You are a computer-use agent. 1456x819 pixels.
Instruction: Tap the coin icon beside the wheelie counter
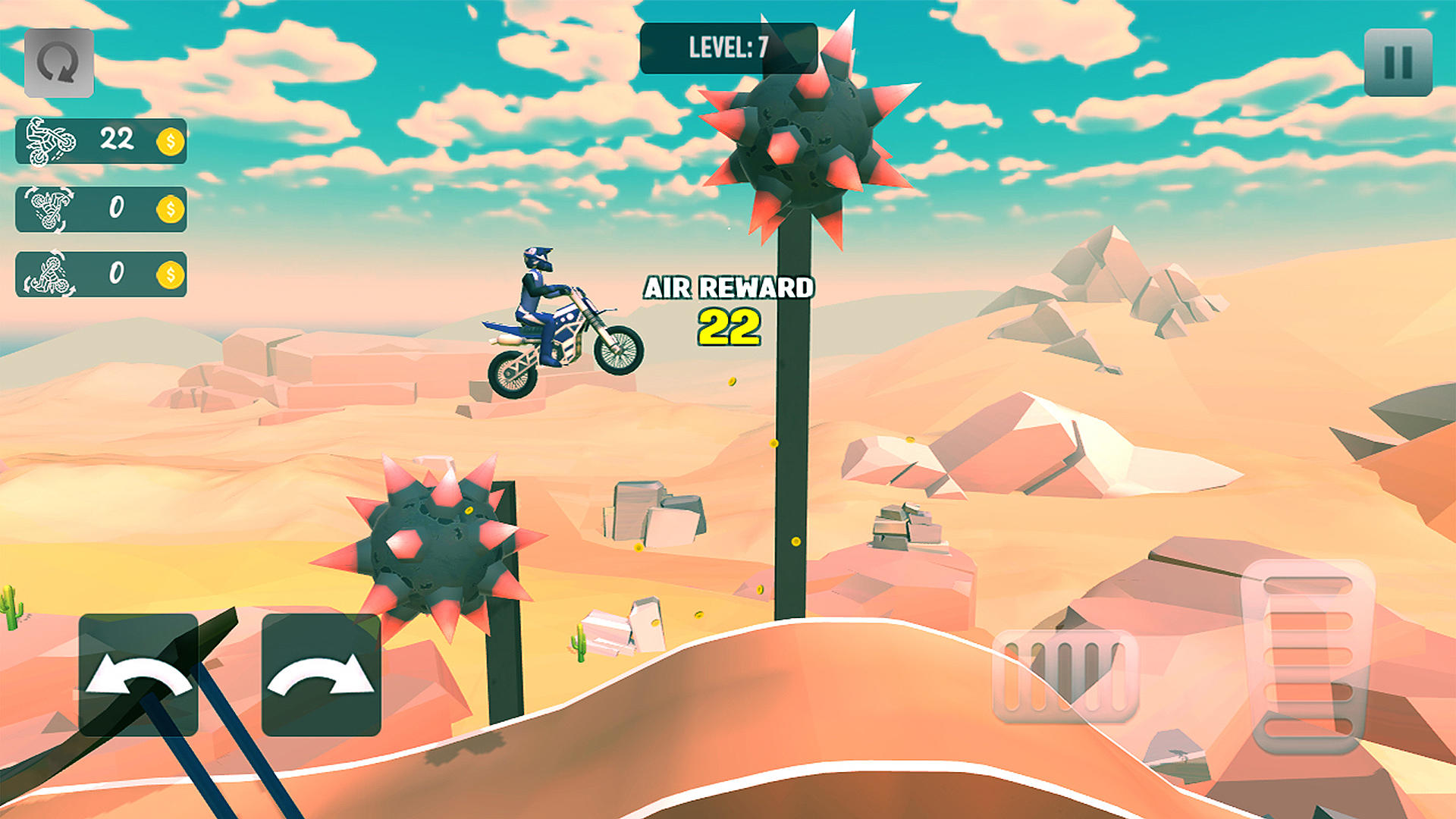(x=169, y=140)
